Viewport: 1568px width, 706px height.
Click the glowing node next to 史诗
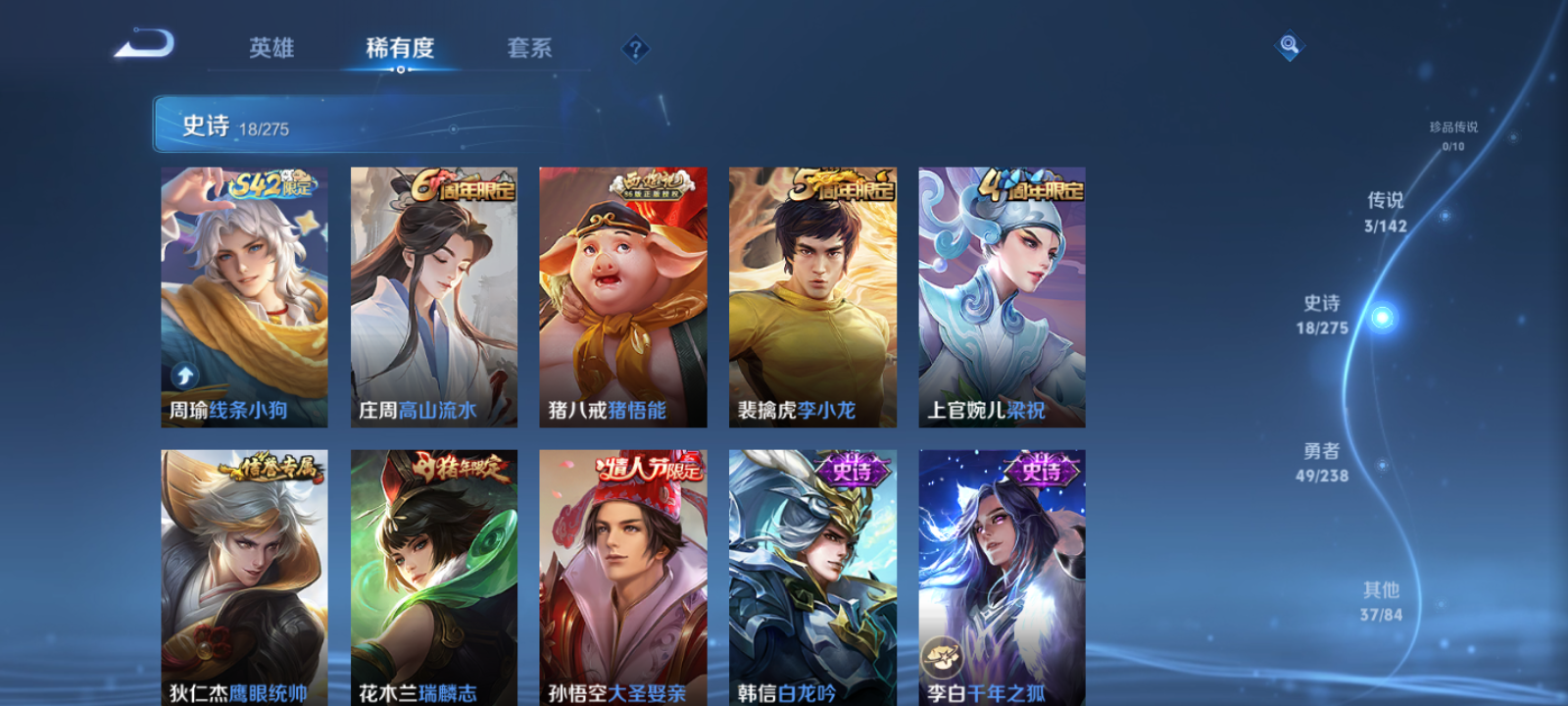click(x=1380, y=316)
